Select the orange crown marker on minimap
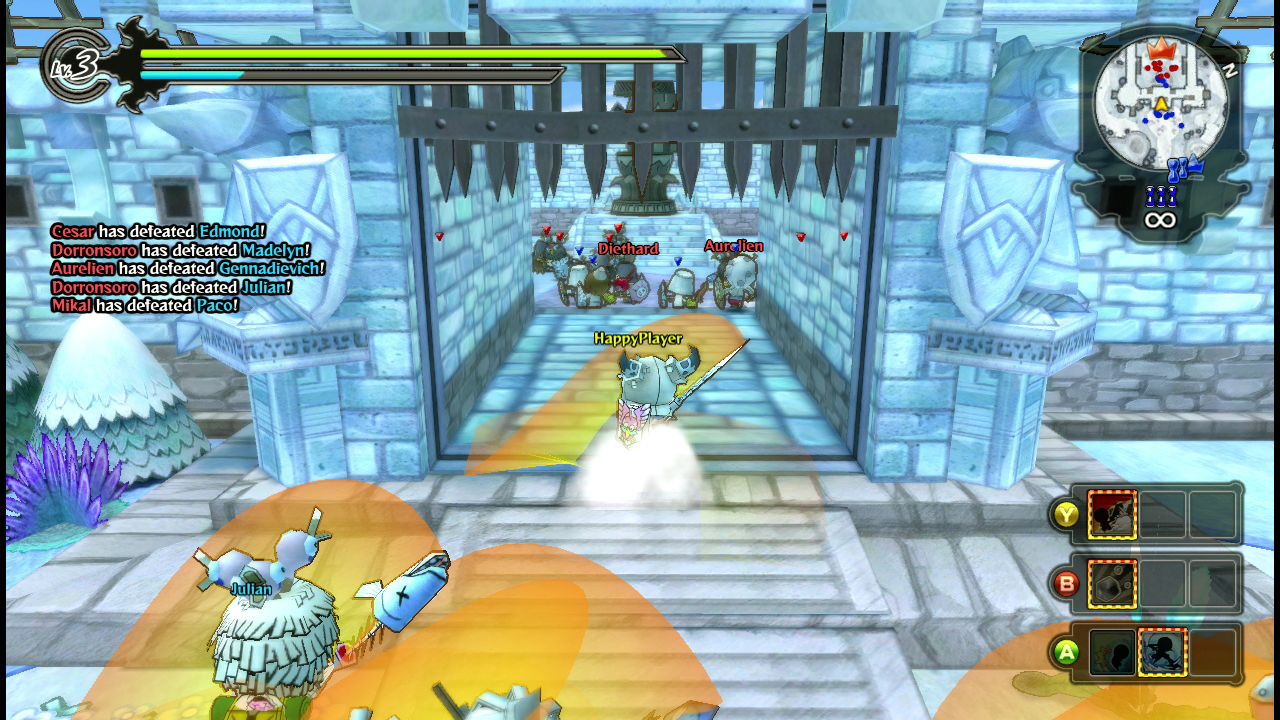Image resolution: width=1280 pixels, height=720 pixels. coord(1160,48)
